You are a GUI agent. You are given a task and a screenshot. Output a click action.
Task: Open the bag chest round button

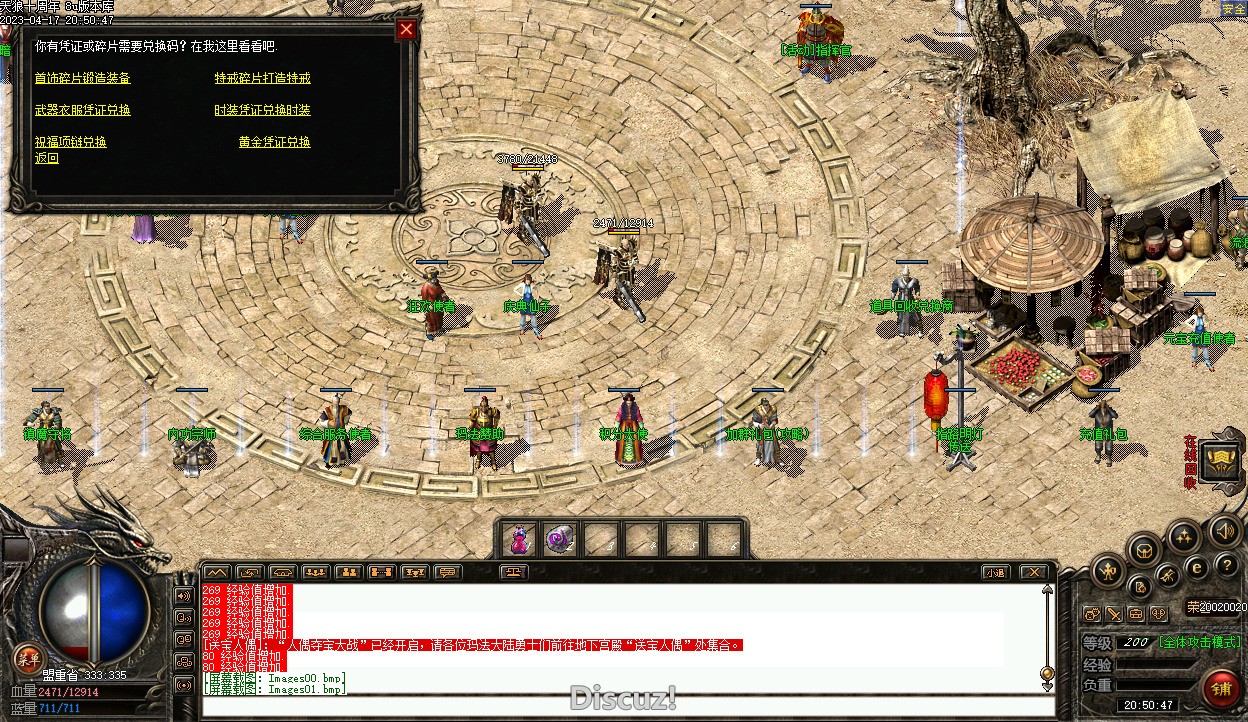1143,549
